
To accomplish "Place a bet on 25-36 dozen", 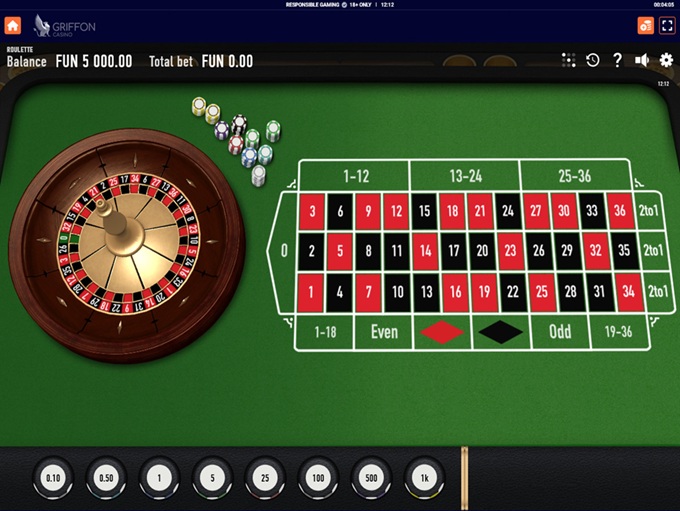I will (574, 176).
